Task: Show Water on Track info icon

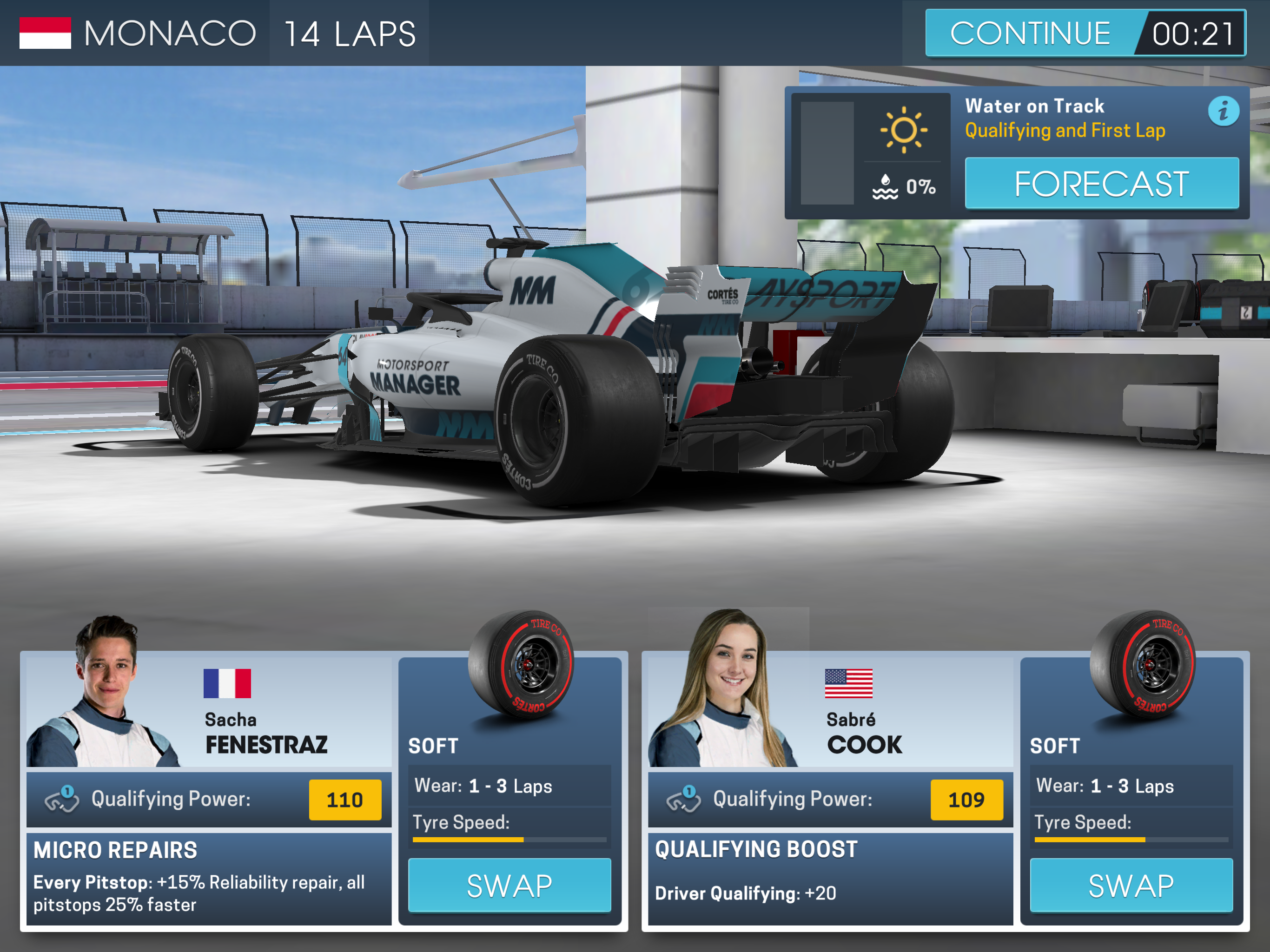Action: pos(1223,111)
